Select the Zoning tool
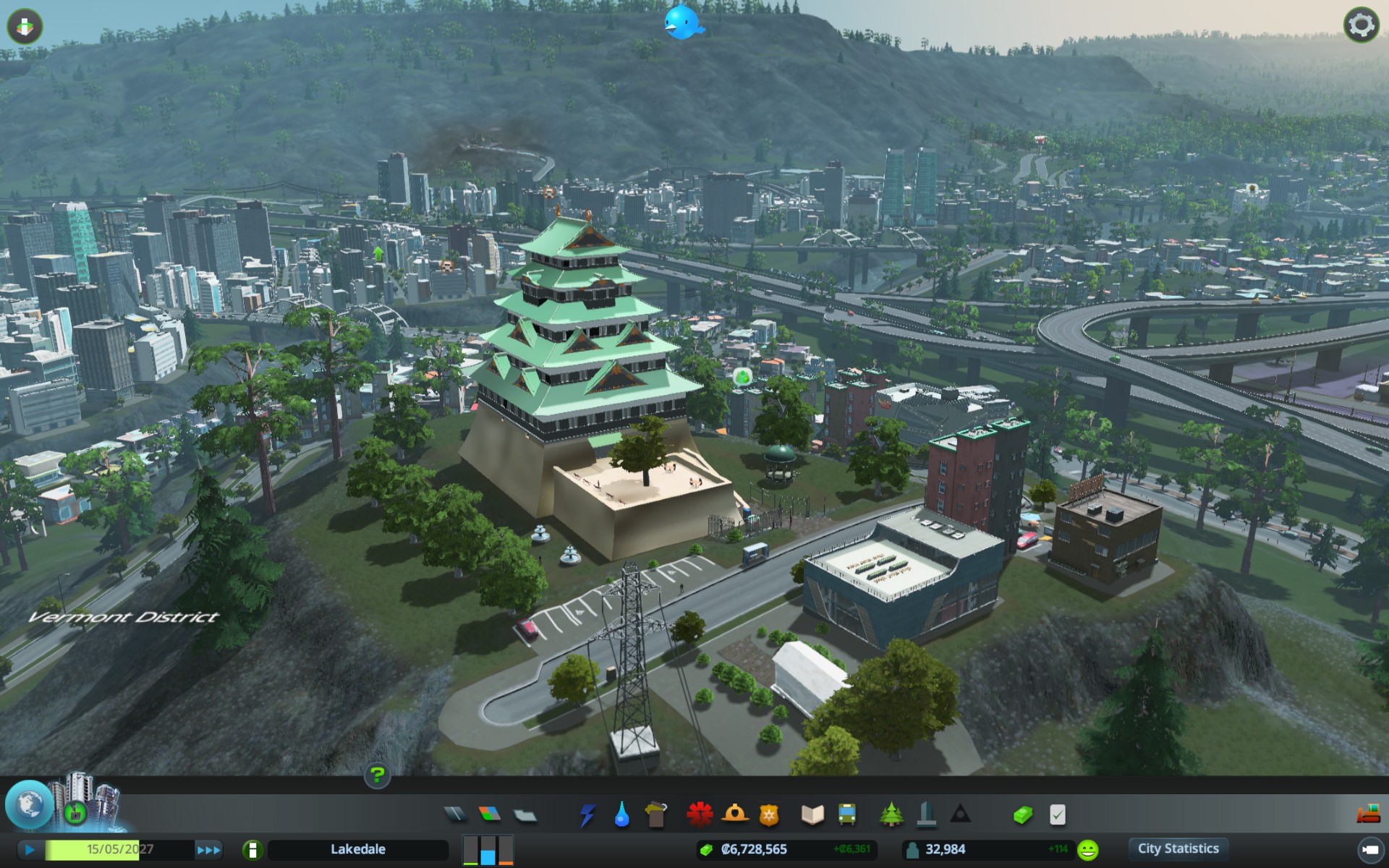 click(x=490, y=814)
